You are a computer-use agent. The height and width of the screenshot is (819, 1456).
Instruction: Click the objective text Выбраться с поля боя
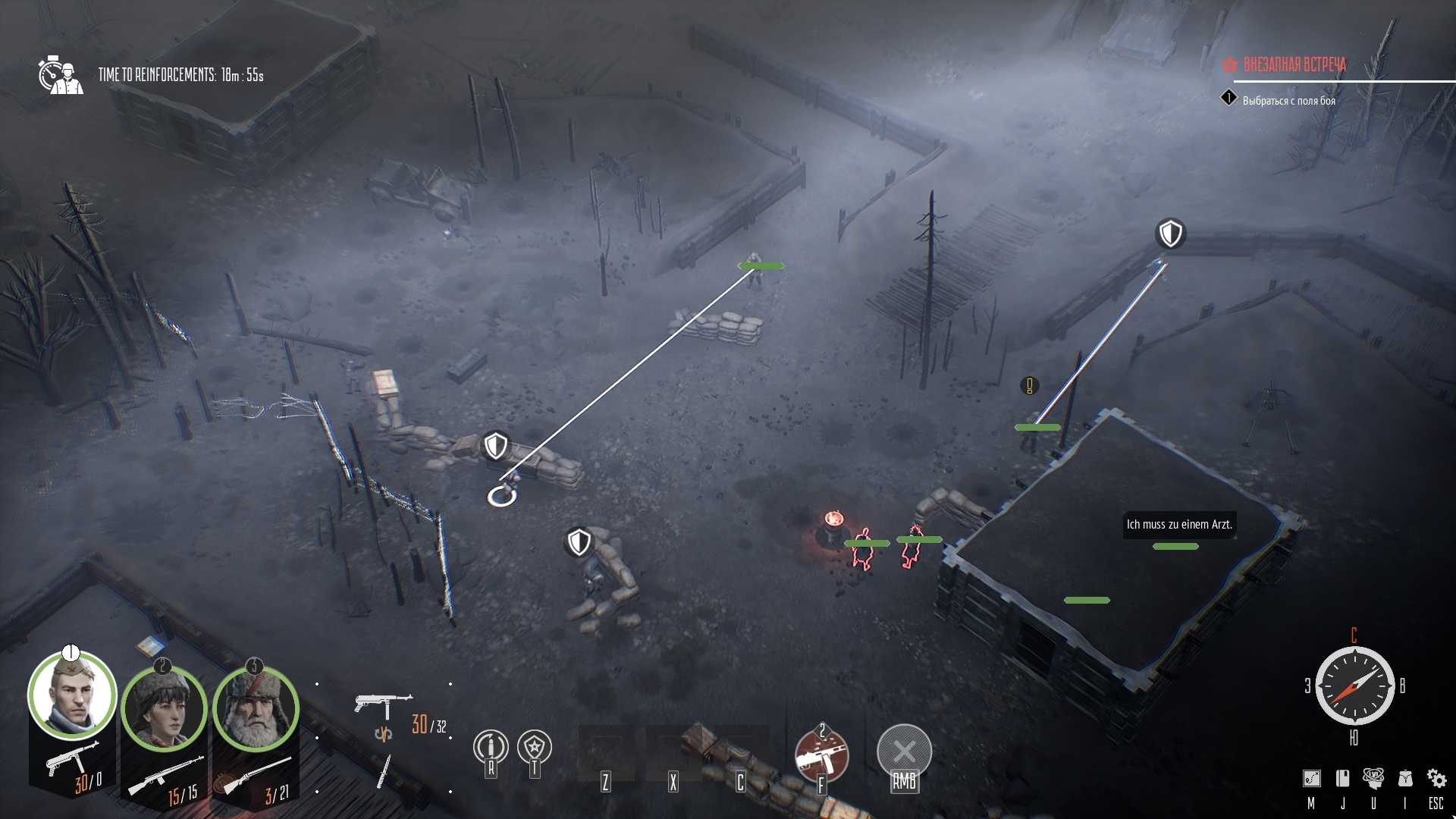[x=1288, y=99]
